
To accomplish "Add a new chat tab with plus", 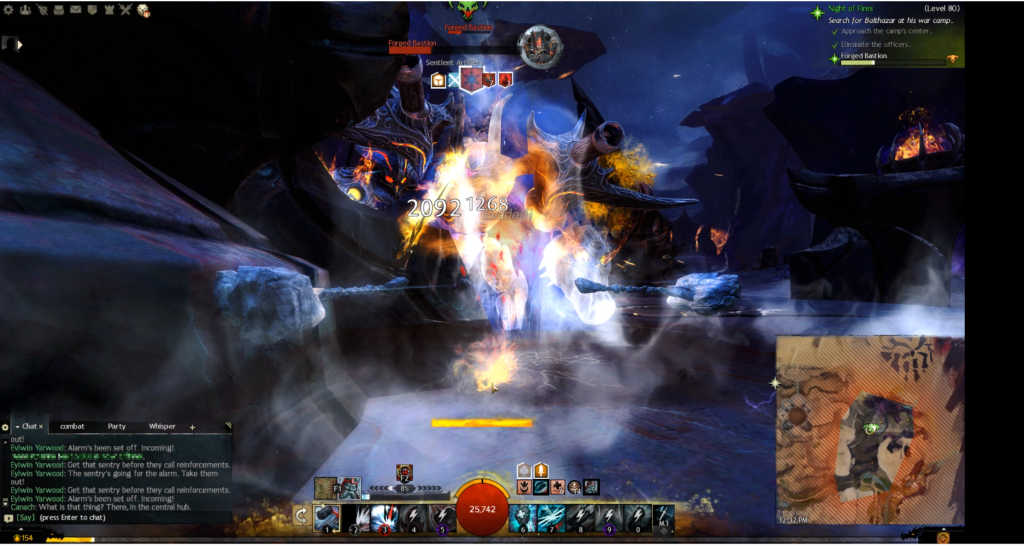I will 192,427.
